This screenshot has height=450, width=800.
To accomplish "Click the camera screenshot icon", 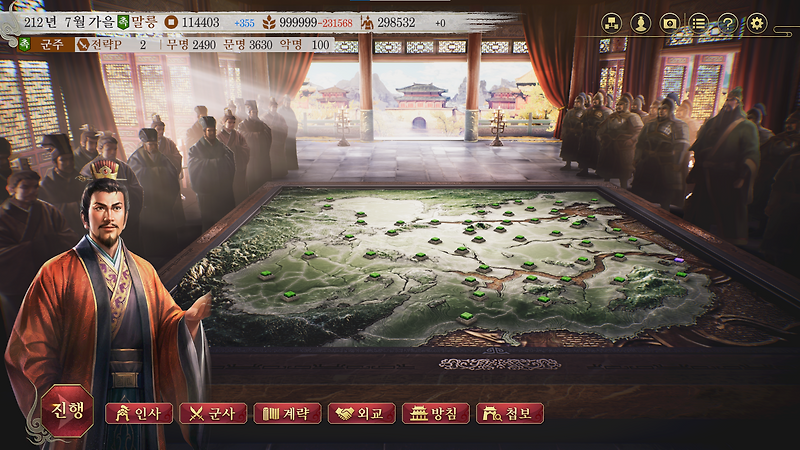I will [x=670, y=22].
